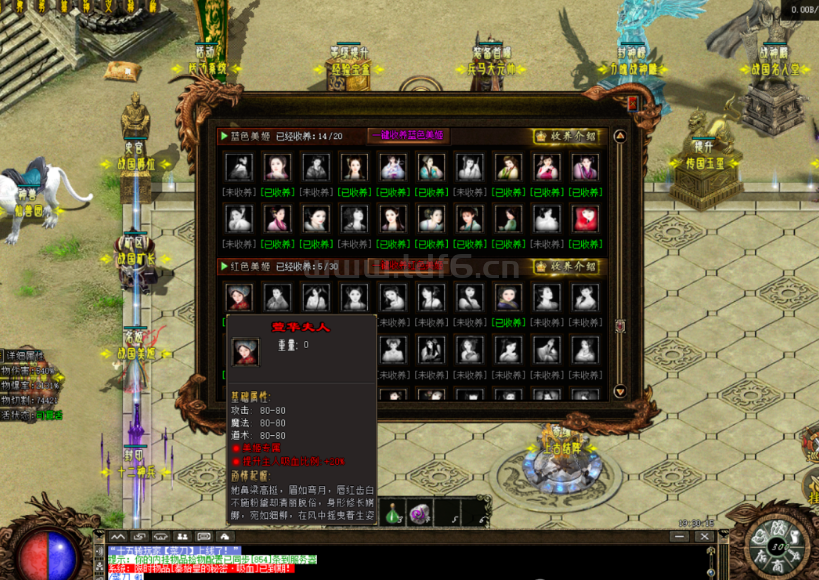
Task: Select the 楚华夫人 portrait in the red row
Action: 237,297
